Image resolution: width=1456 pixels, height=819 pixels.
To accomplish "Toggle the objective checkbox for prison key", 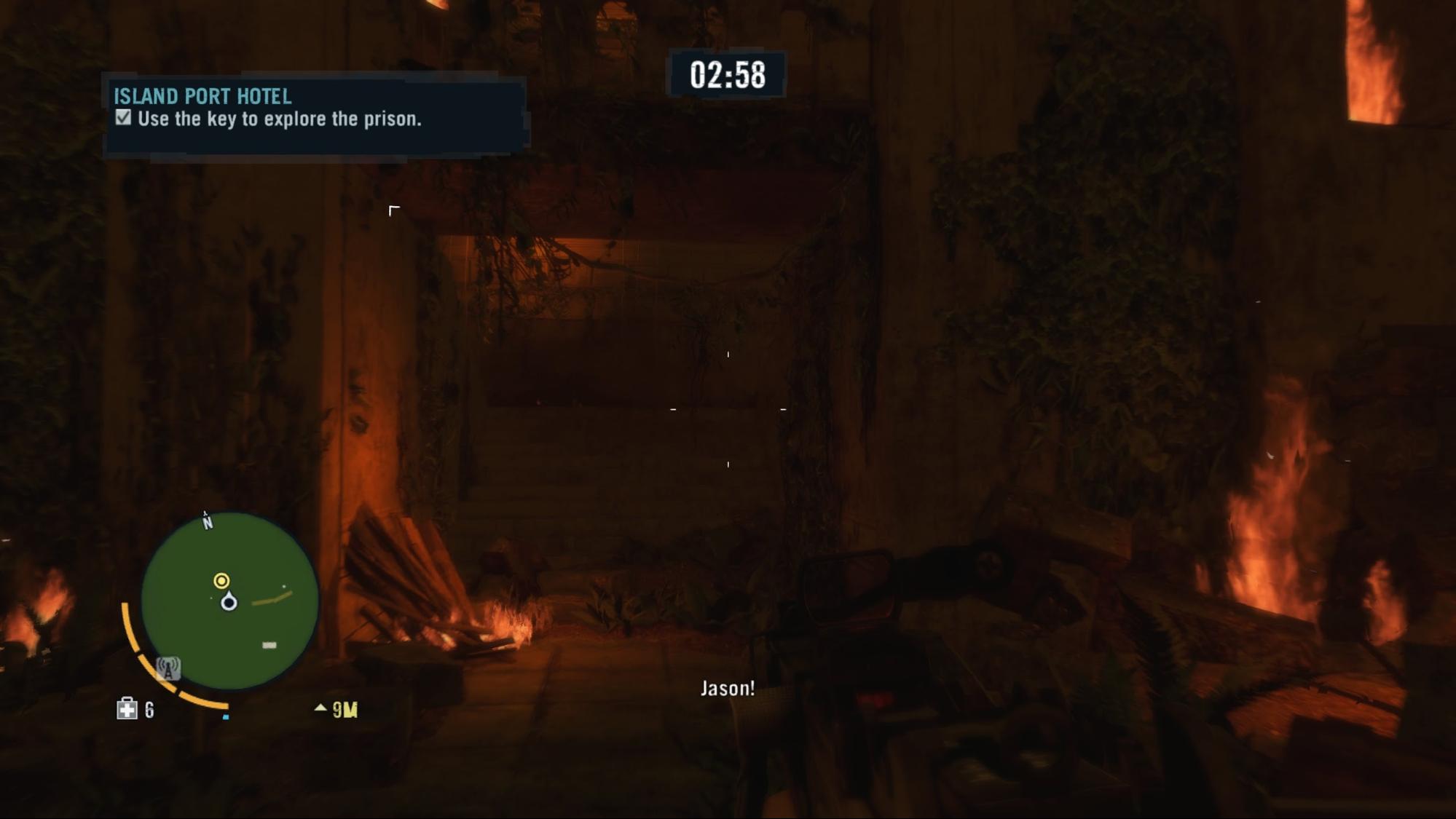I will point(123,118).
